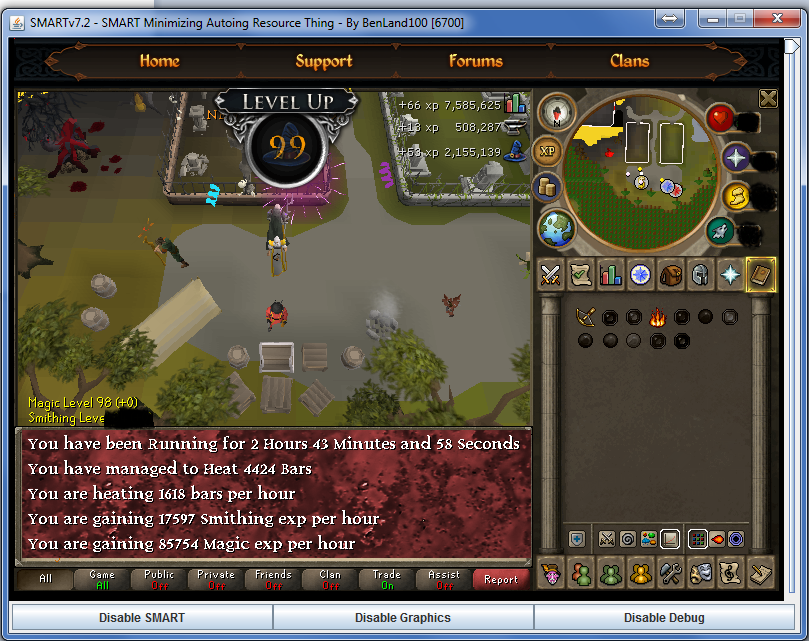Open the Forums link in the top banner
The height and width of the screenshot is (641, 809).
(x=475, y=61)
